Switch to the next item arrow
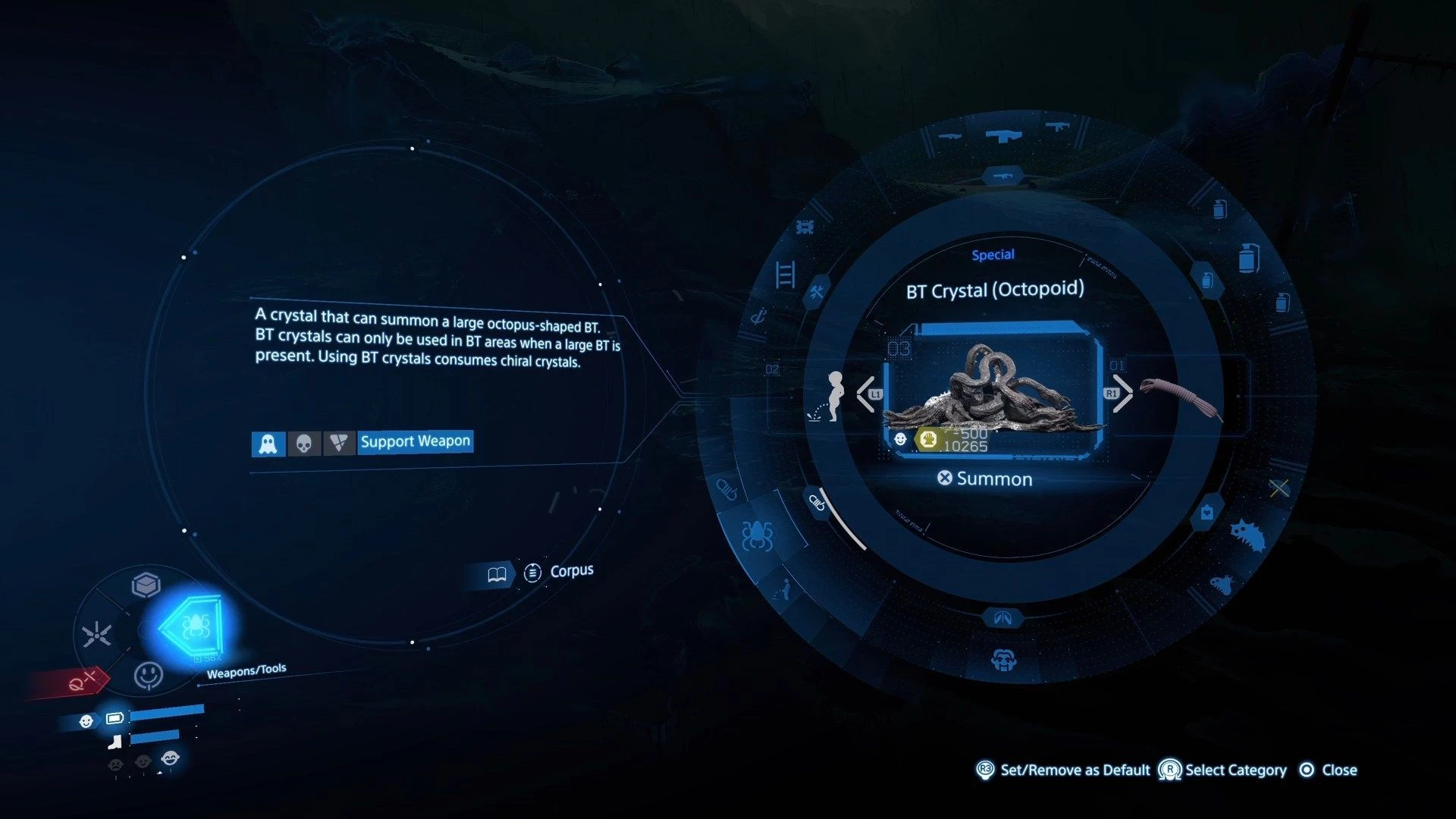The width and height of the screenshot is (1456, 819). click(1122, 394)
